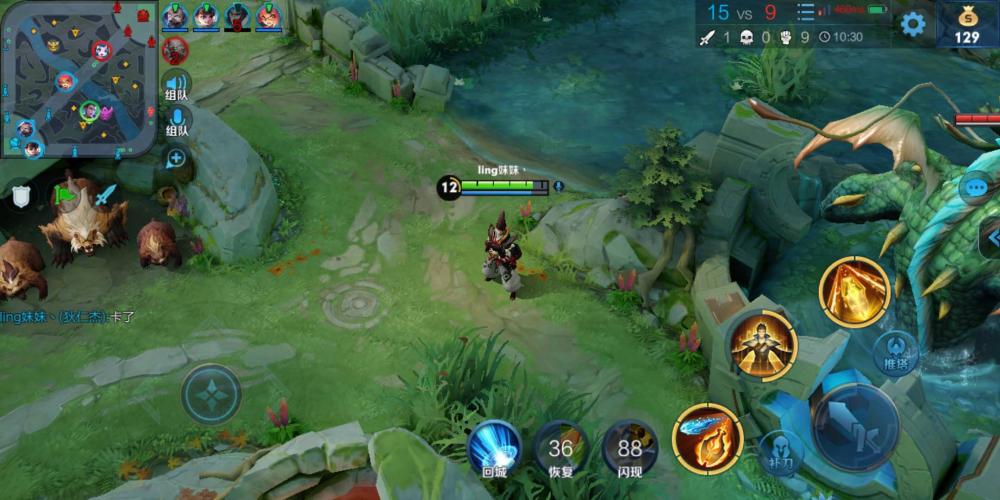This screenshot has width=1000, height=500.
Task: Cast the golden crystal ultimate skill
Action: [x=854, y=291]
